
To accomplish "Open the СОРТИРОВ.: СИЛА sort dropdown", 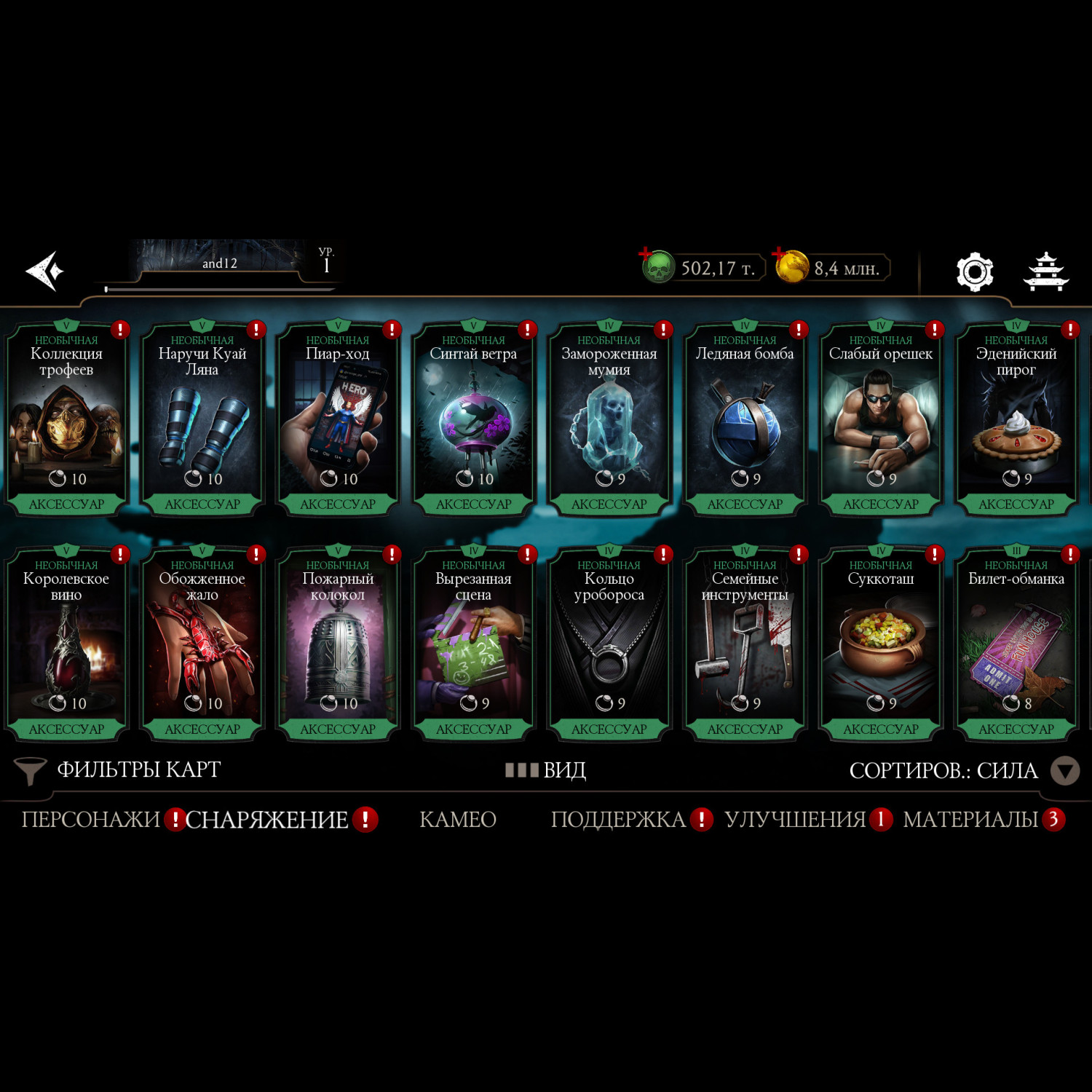I will coord(962,770).
